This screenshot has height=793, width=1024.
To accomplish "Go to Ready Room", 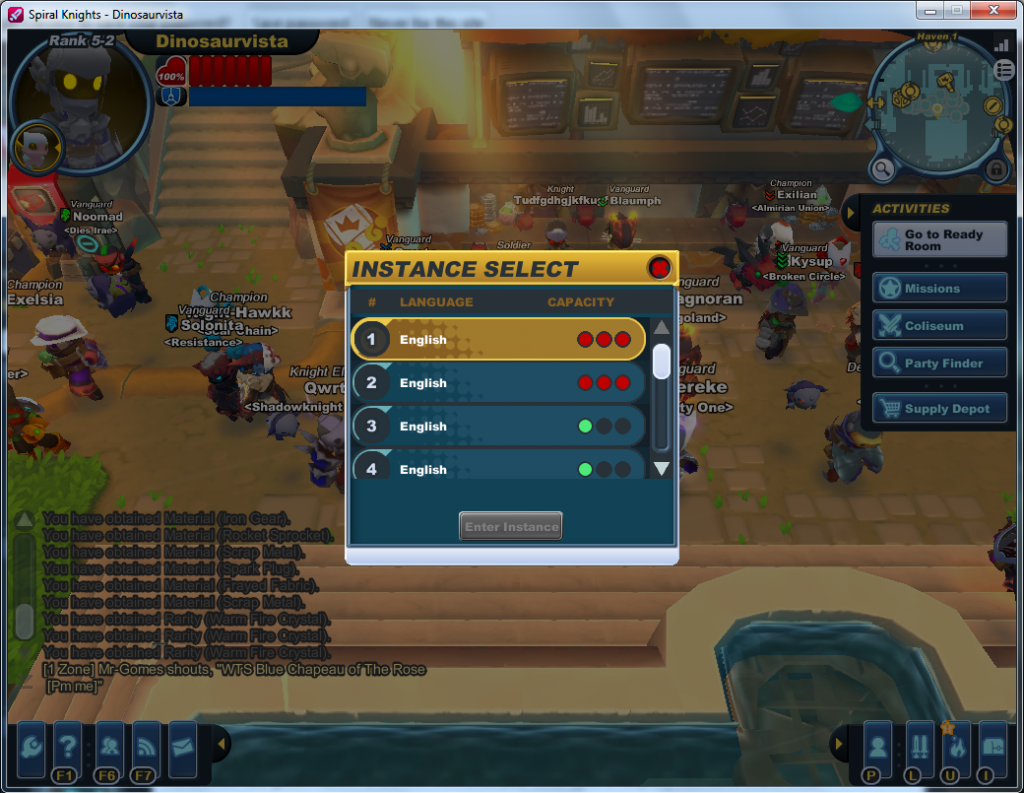I will (939, 240).
